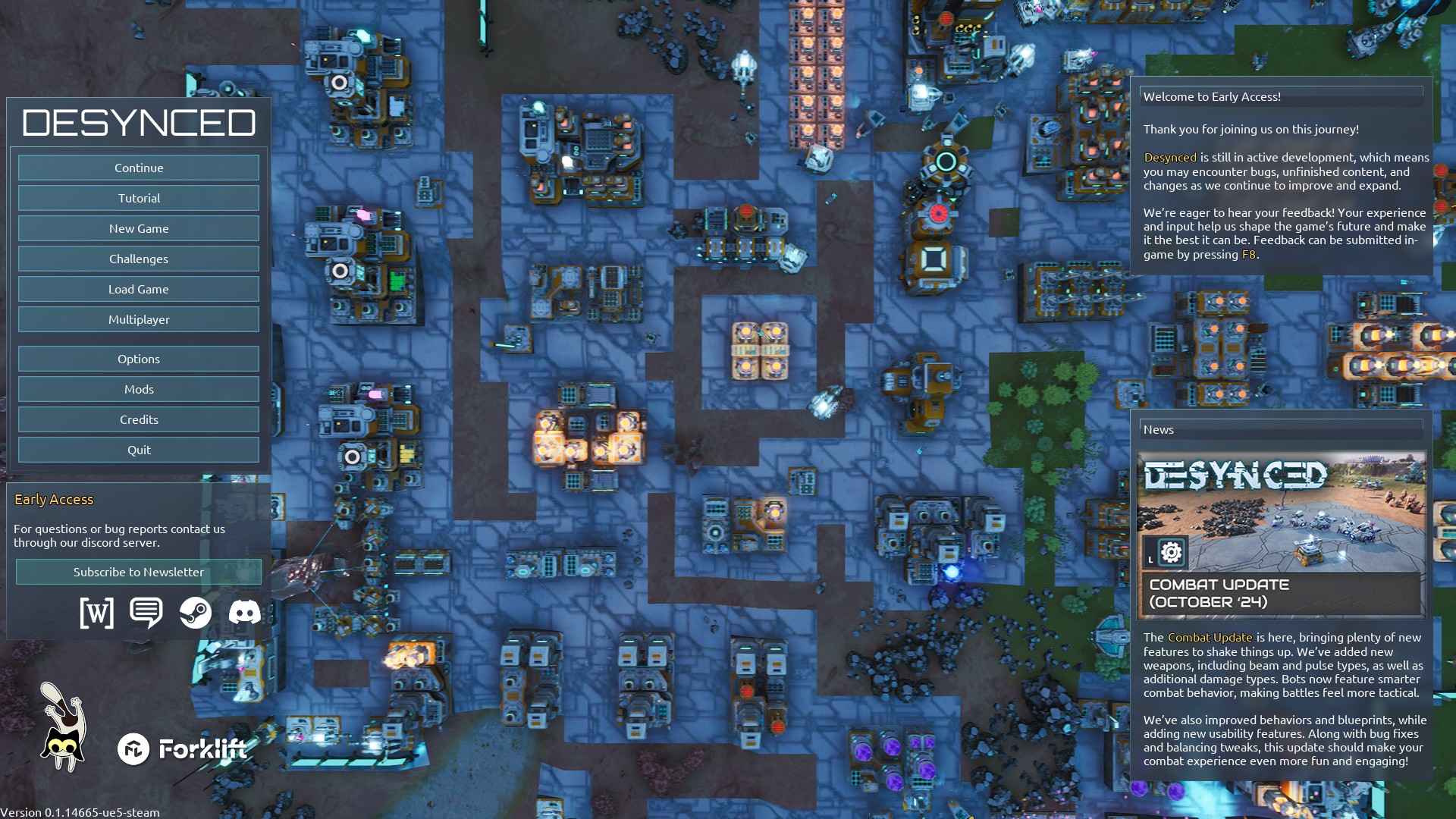
Task: Follow the Combat Update text link
Action: pos(1210,638)
